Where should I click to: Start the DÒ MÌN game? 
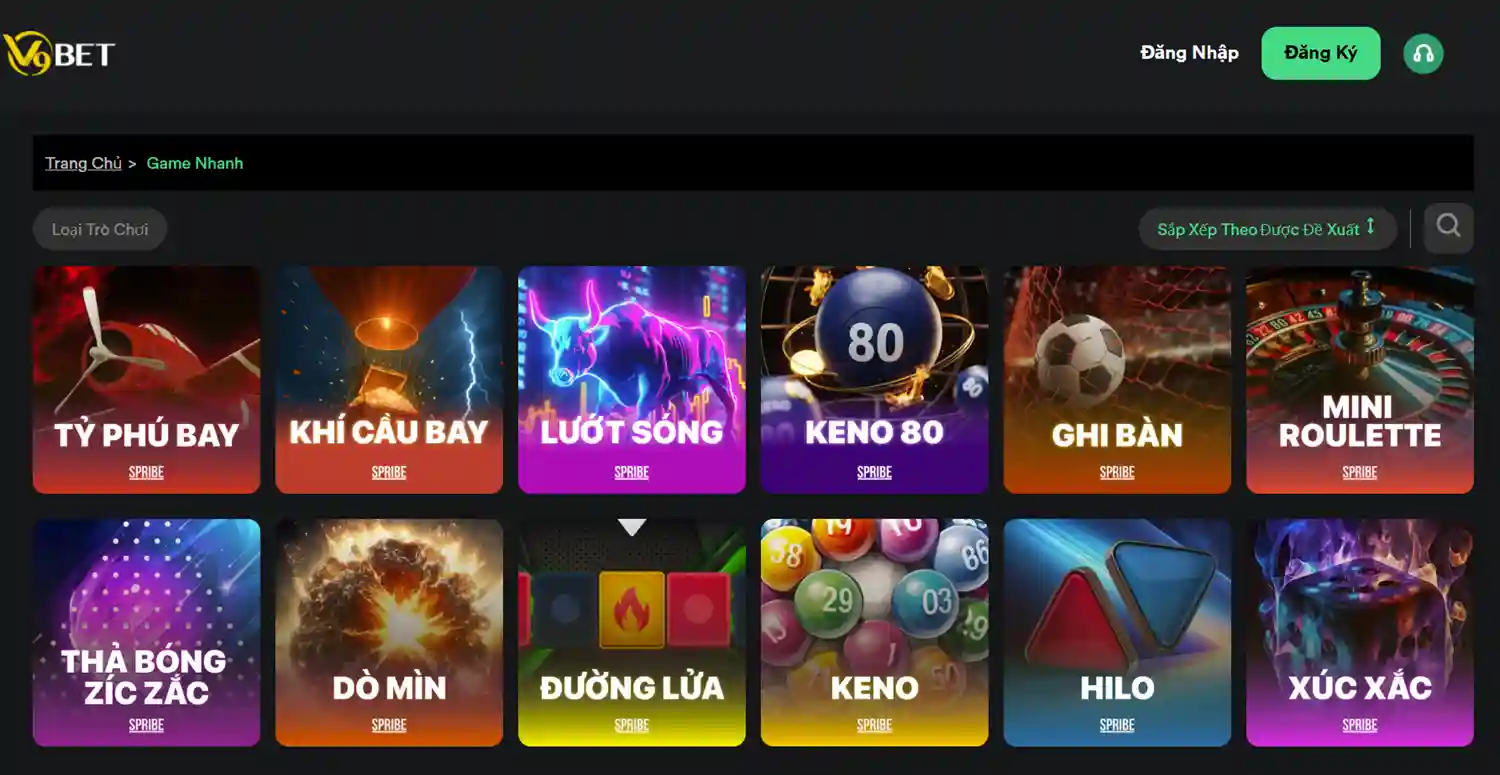tap(389, 632)
